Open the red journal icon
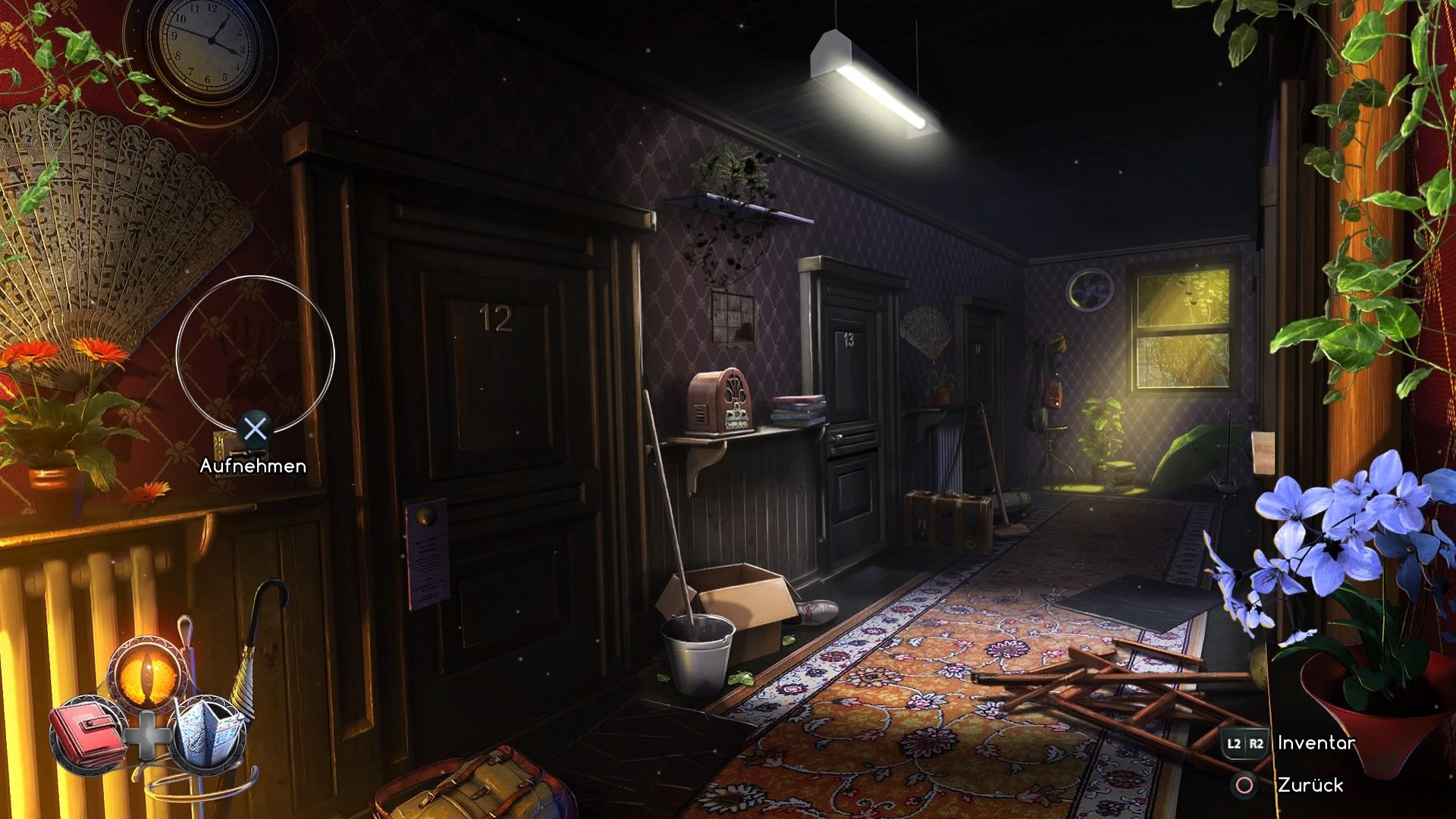The height and width of the screenshot is (819, 1456). tap(89, 734)
